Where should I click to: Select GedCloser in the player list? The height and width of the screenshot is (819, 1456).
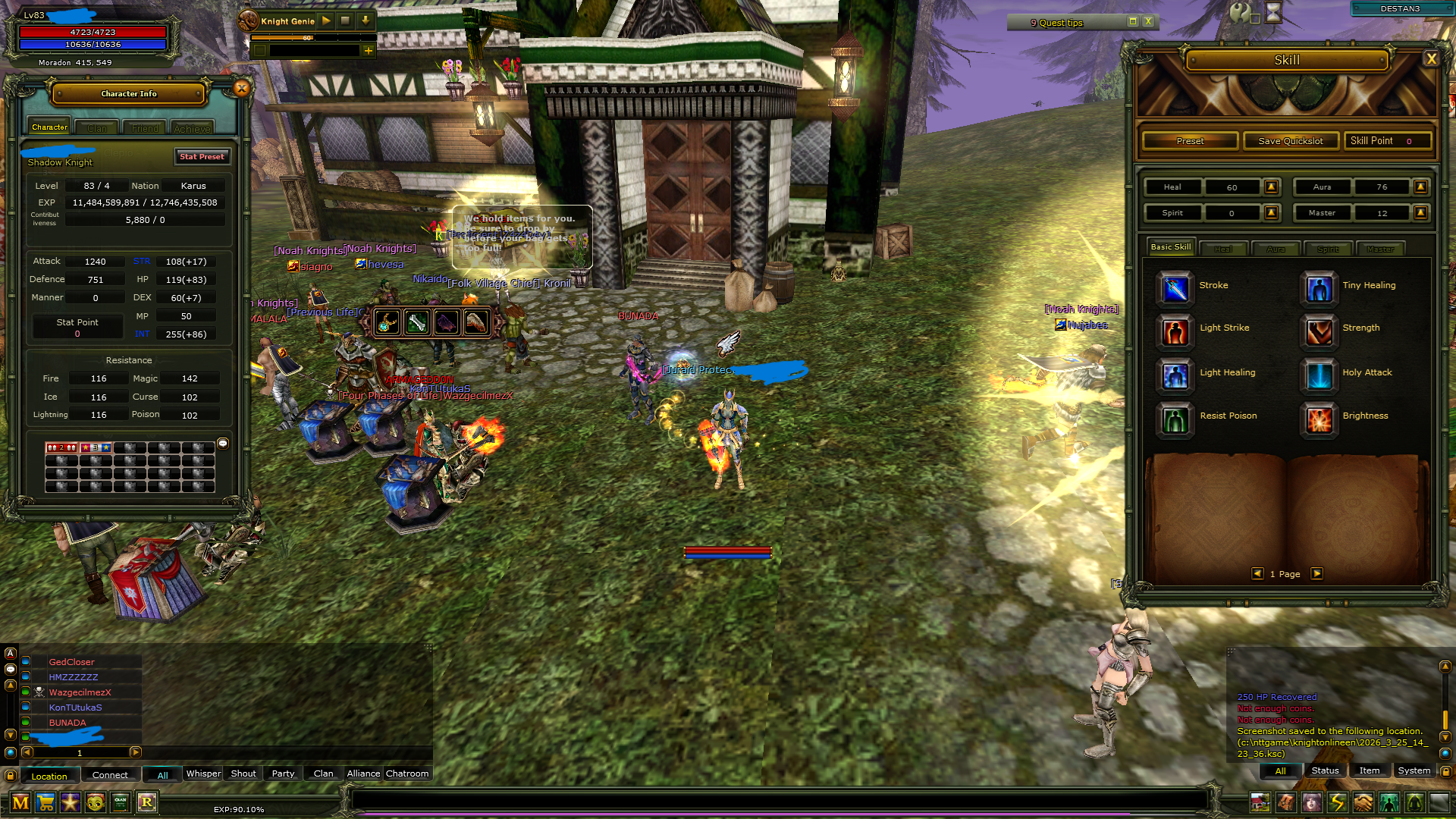(x=72, y=662)
